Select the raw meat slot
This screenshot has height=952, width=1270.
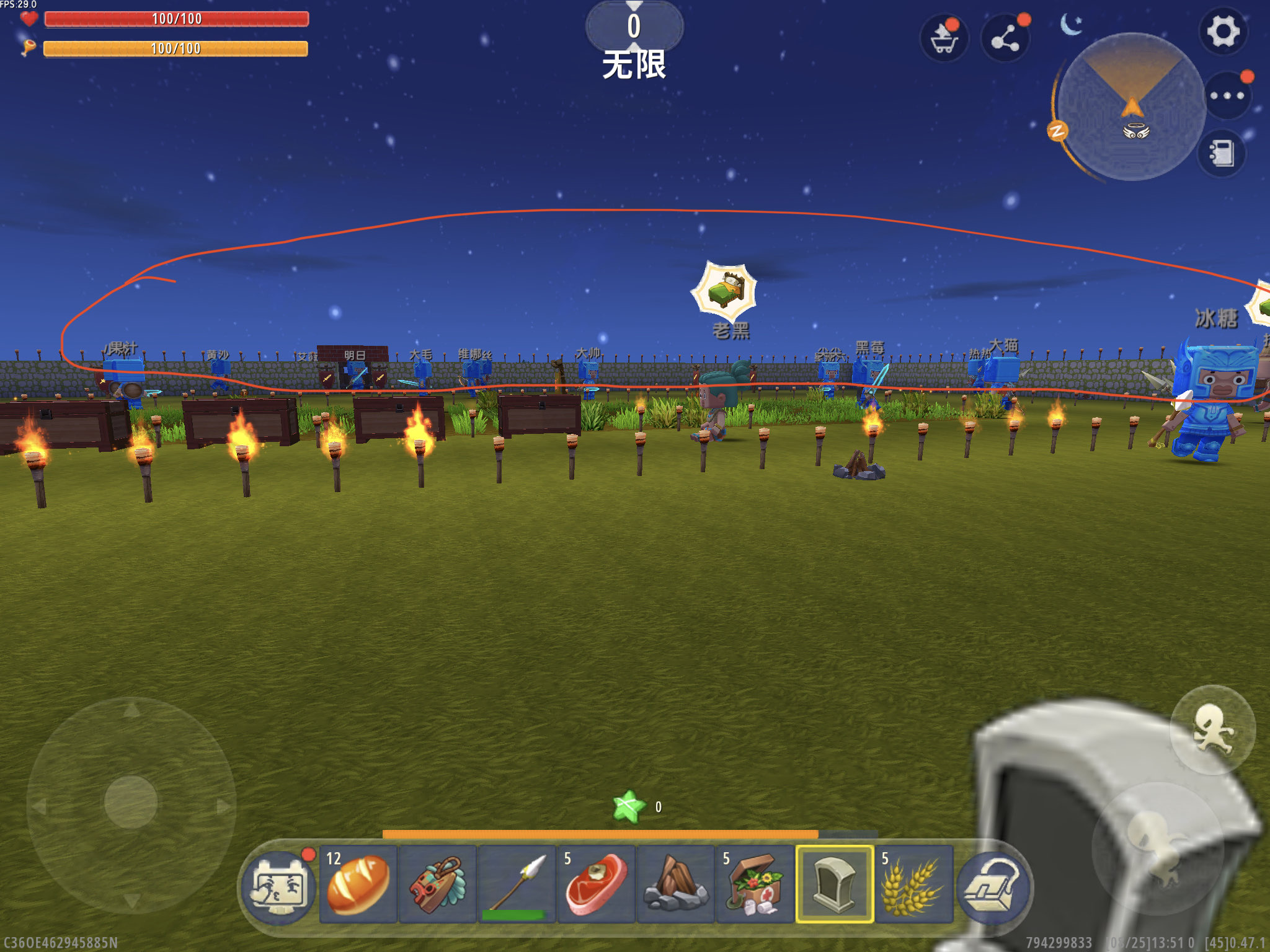(597, 884)
